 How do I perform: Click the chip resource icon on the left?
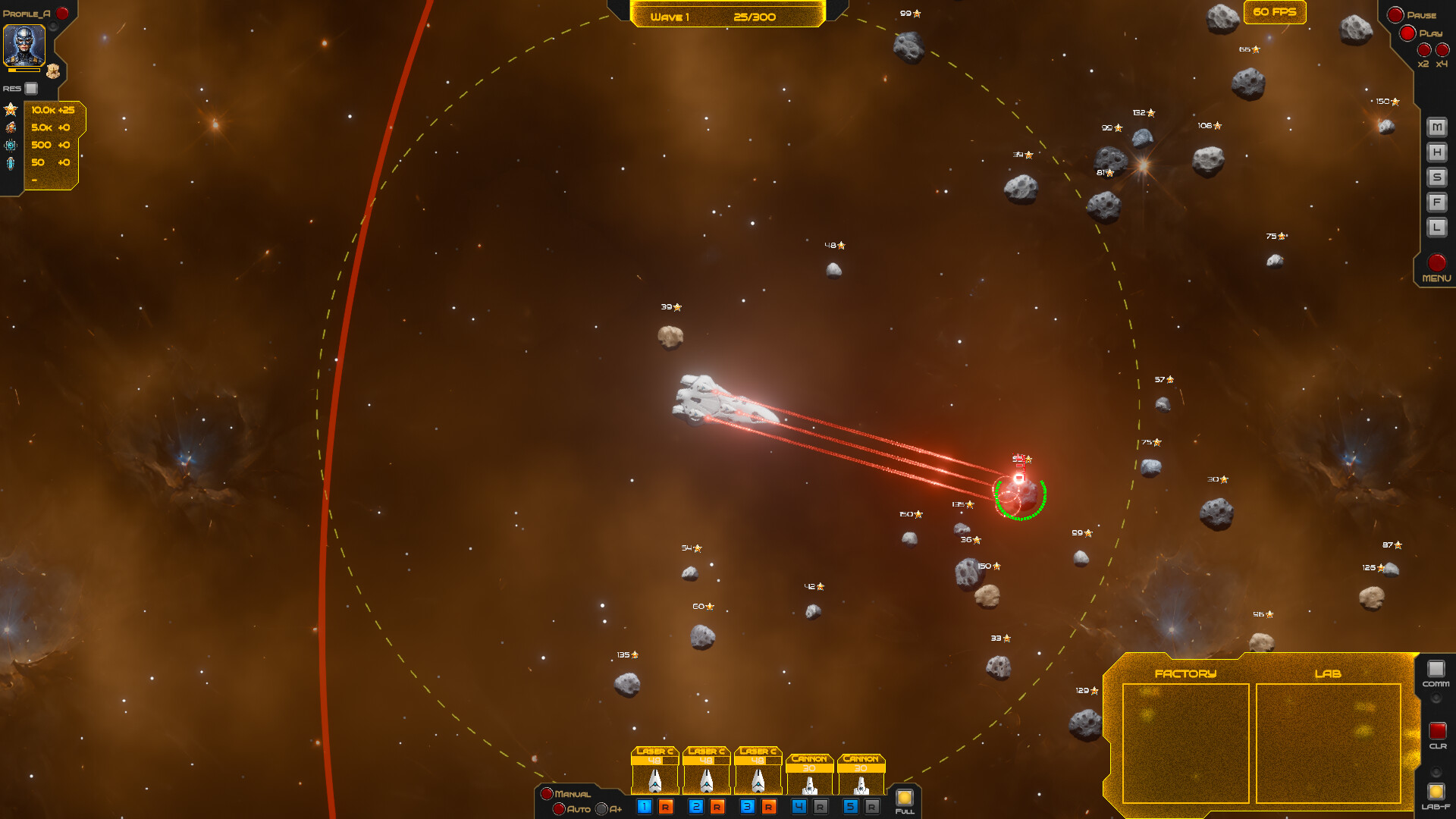10,145
